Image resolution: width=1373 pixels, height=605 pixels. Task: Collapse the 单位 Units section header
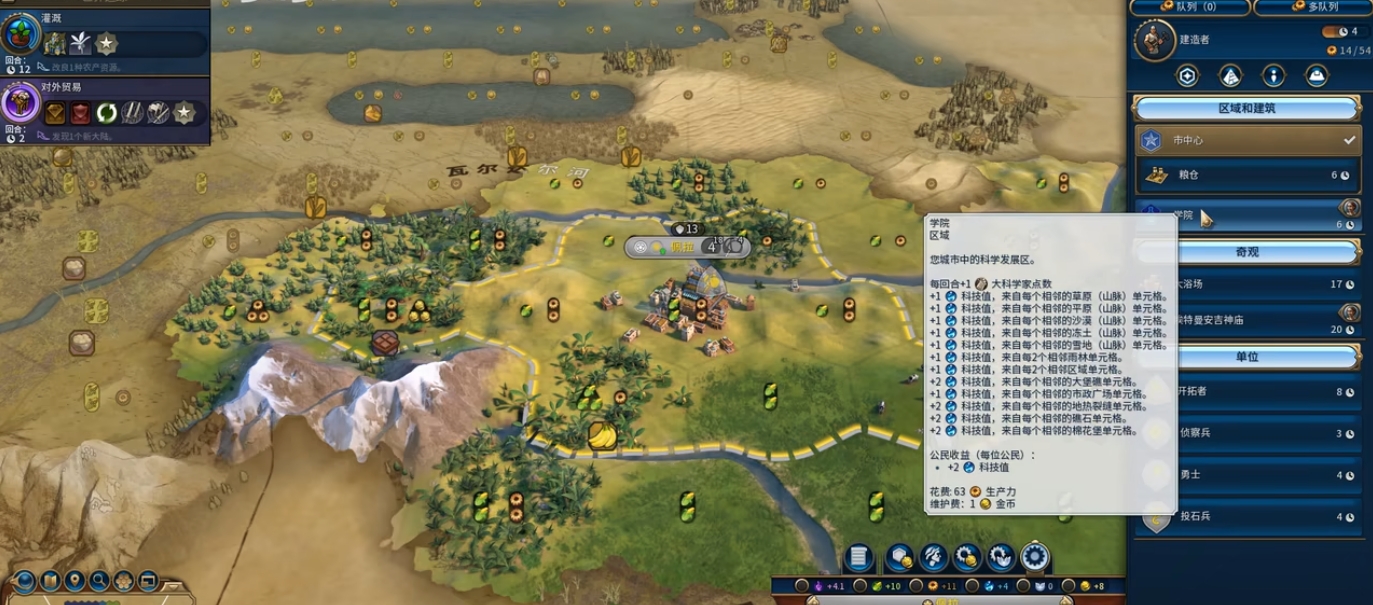[x=1247, y=357]
